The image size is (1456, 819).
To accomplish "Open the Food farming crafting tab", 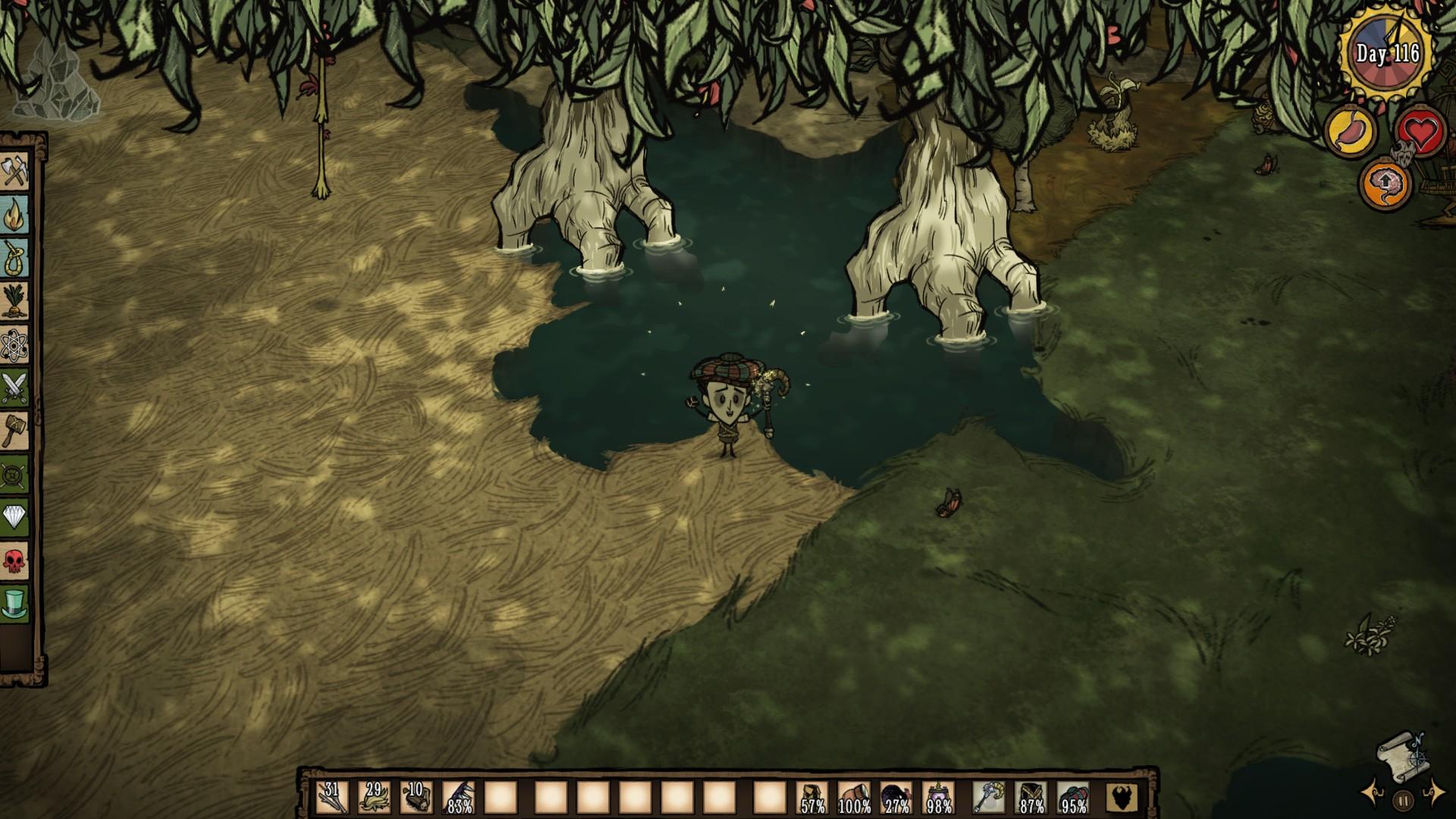I will [15, 303].
